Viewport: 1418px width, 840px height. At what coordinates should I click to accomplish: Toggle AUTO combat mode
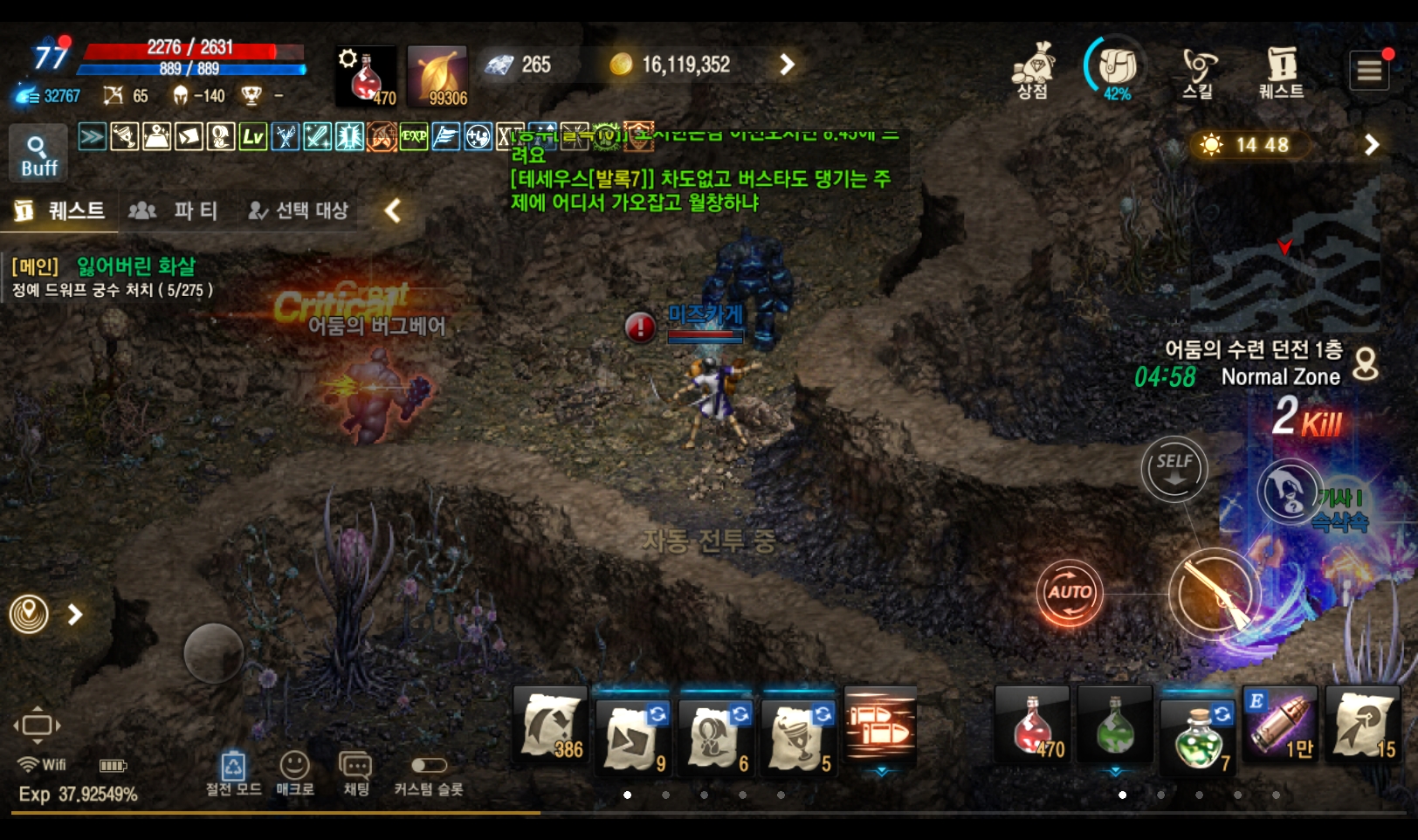tap(1069, 592)
